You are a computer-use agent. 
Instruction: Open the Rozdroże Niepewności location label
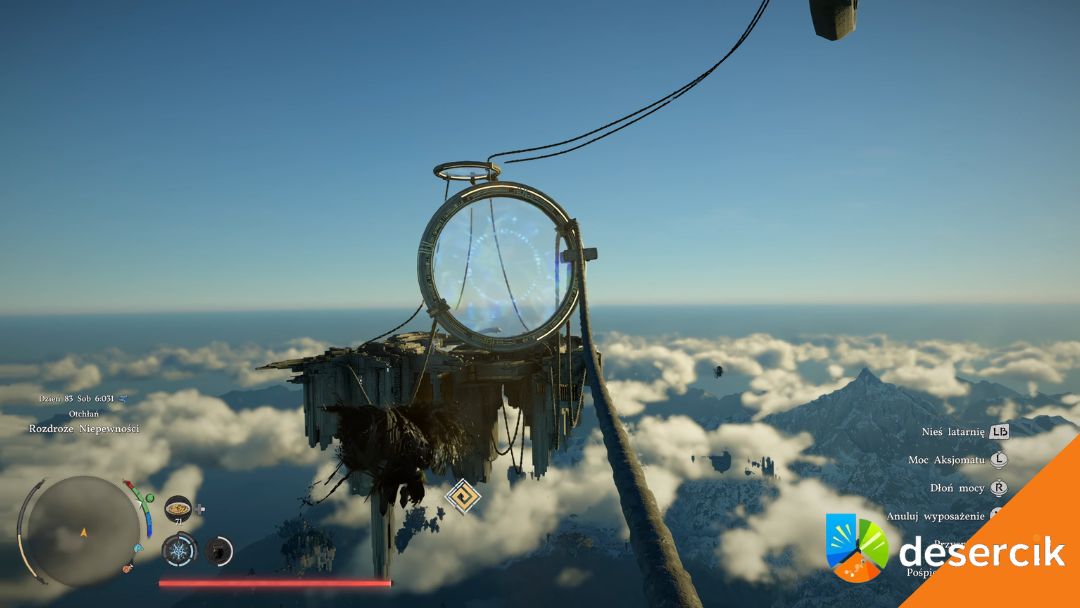[x=84, y=429]
